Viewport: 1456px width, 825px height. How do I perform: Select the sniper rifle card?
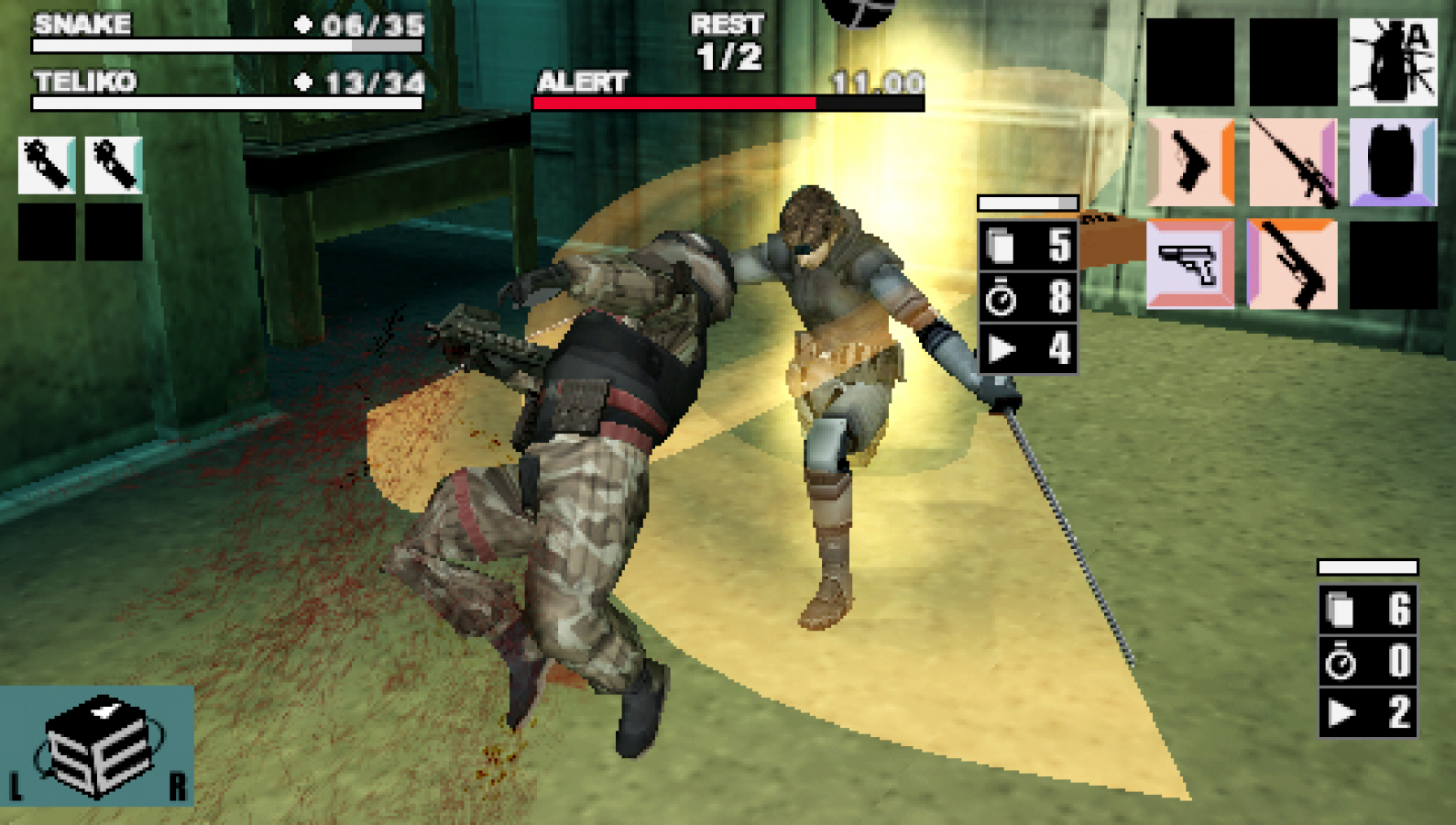click(1293, 165)
